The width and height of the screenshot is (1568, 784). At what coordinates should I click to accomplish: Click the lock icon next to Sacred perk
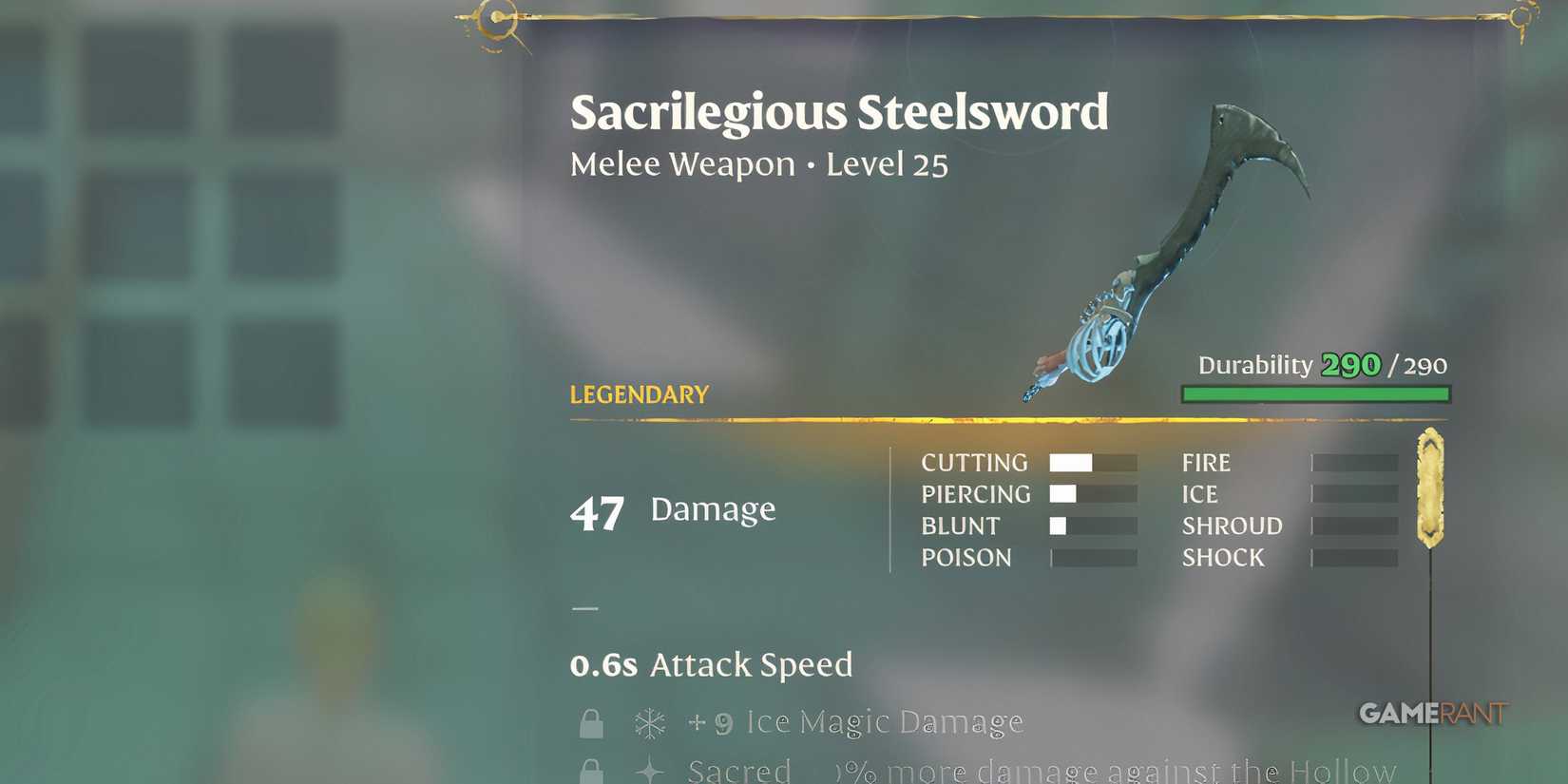591,770
